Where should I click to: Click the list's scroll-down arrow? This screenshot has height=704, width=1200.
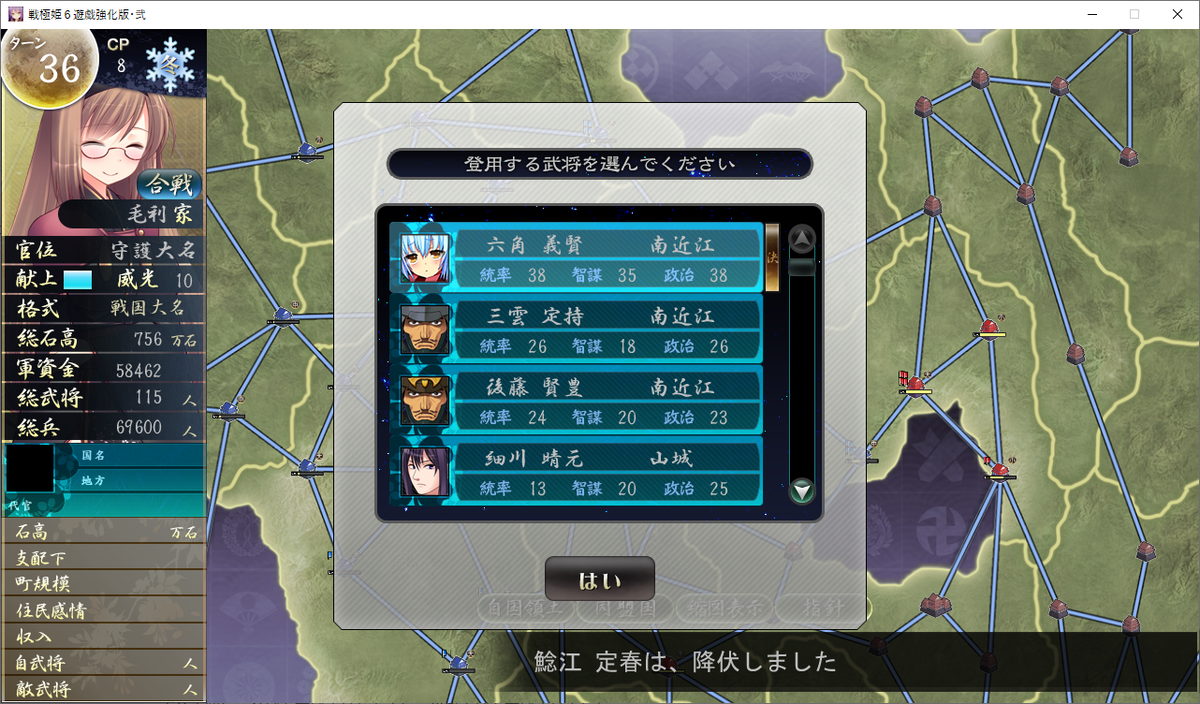pos(802,491)
